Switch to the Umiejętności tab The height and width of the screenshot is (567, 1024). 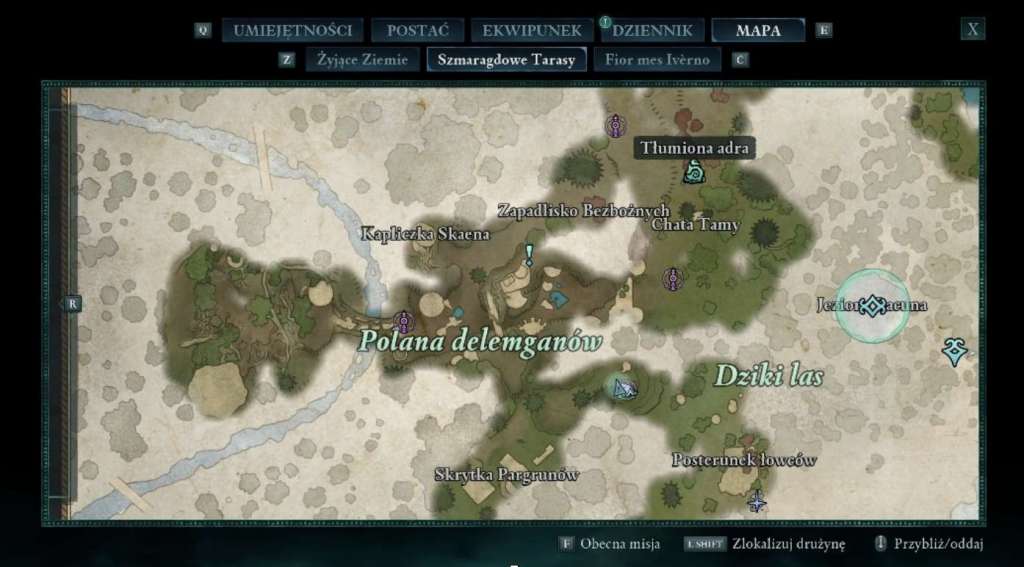pos(292,30)
